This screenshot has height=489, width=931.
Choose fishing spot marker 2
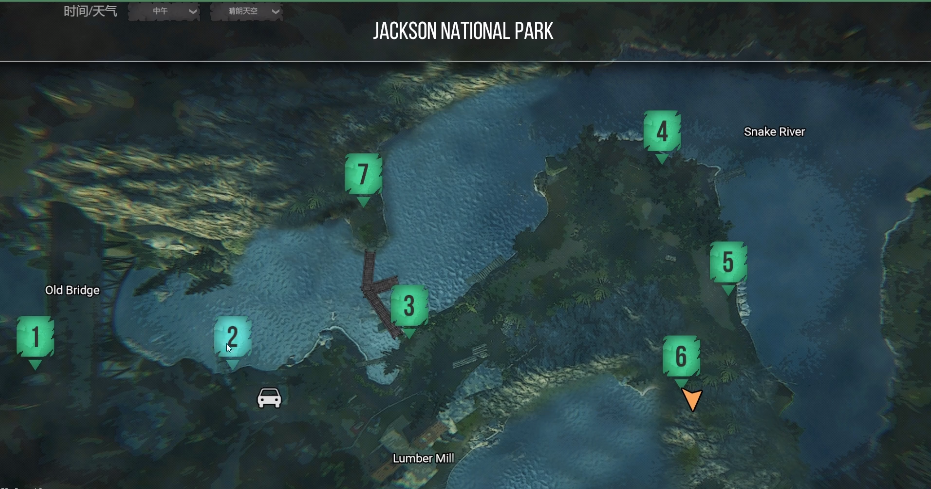point(232,338)
